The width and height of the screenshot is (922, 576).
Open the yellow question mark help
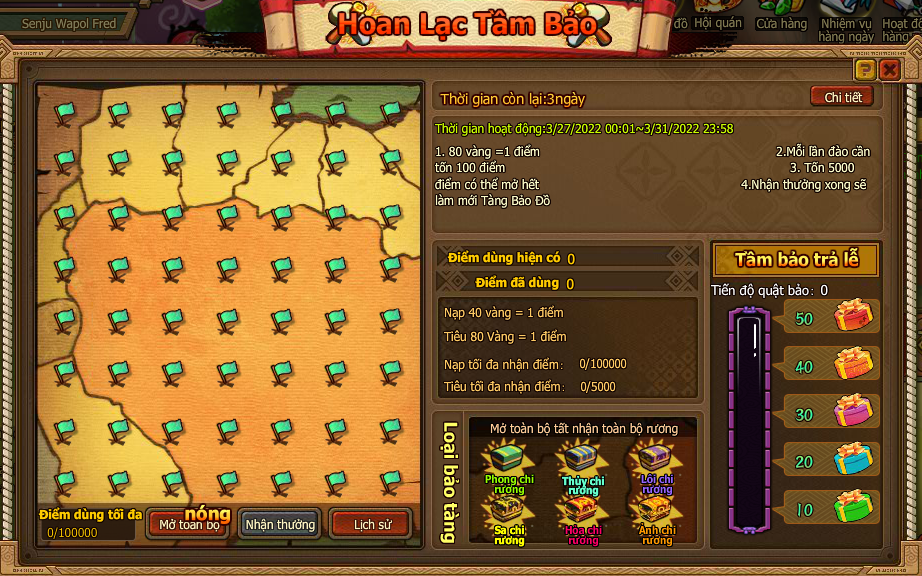pyautogui.click(x=865, y=69)
